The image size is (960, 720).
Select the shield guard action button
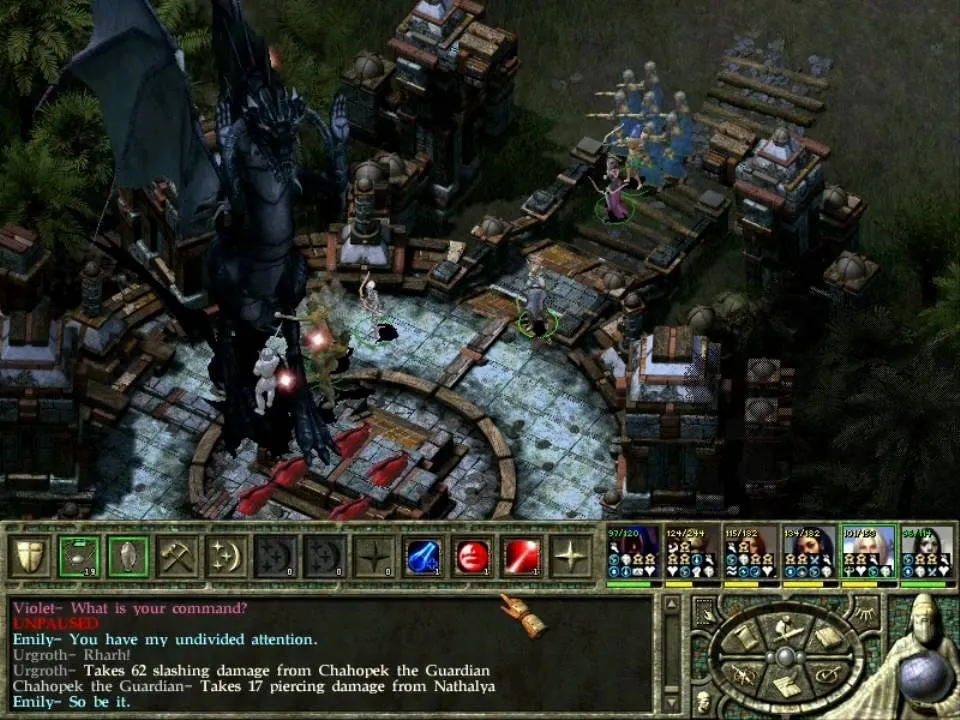[x=30, y=556]
